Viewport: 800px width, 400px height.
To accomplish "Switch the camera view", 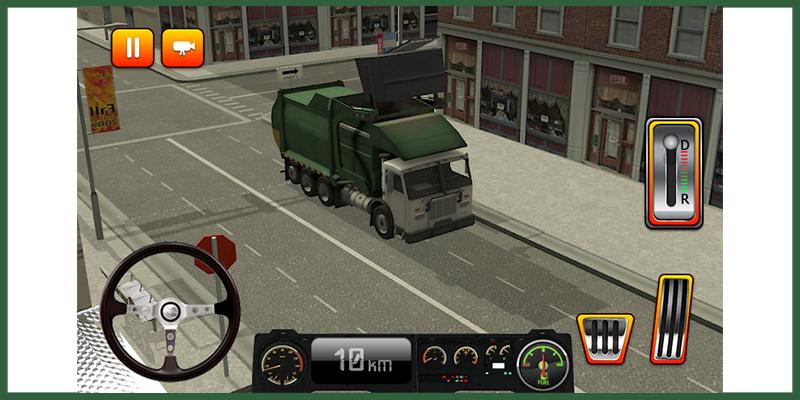I will click(182, 47).
